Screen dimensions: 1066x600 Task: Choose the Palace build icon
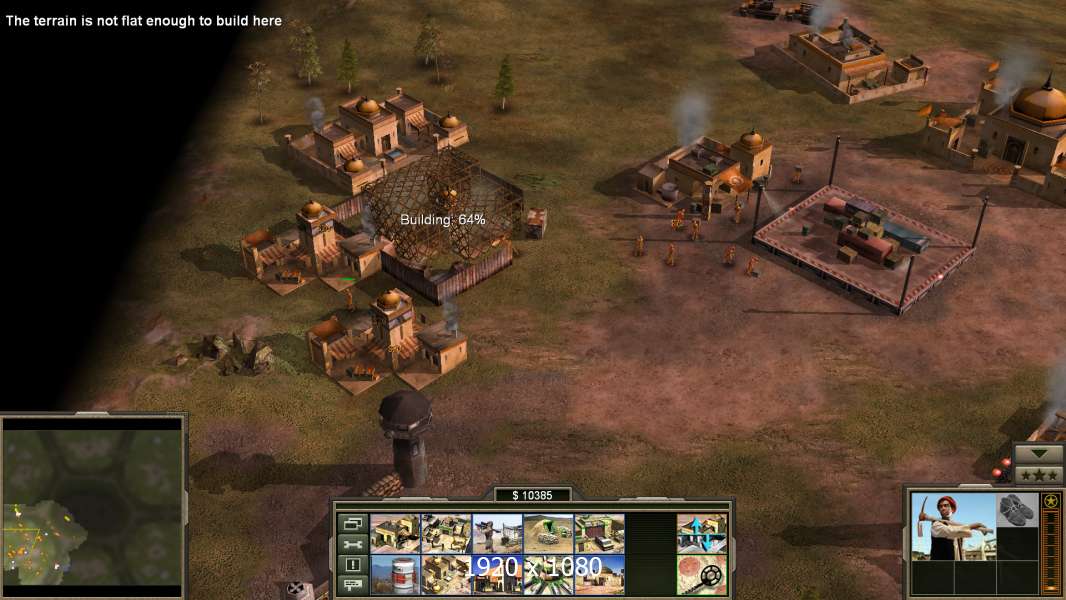(x=446, y=574)
